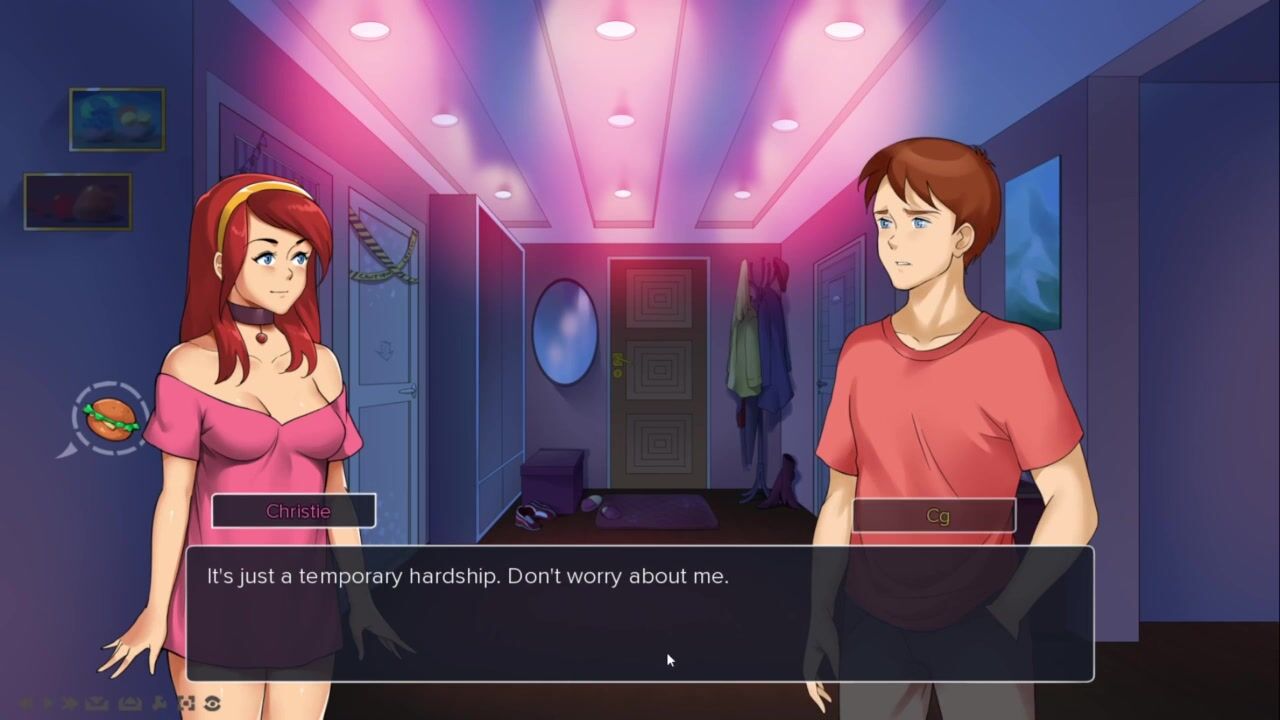Toggle auto-play with the single arrow icon
Viewport: 1280px width, 720px height.
pyautogui.click(x=46, y=703)
